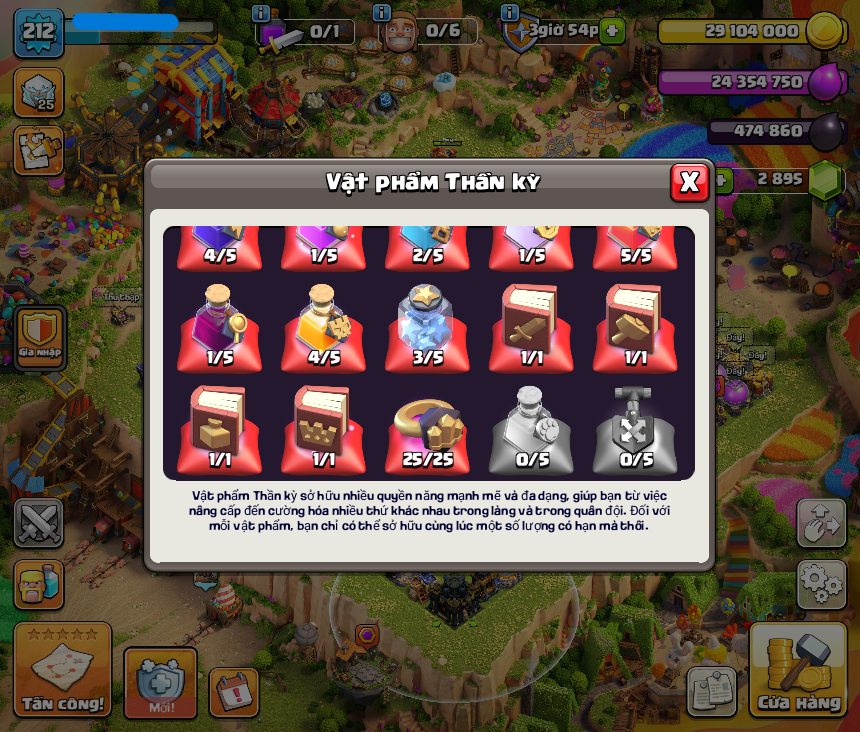Select the greyed-out shovel item slot
Image resolution: width=860 pixels, height=732 pixels.
pyautogui.click(x=635, y=428)
